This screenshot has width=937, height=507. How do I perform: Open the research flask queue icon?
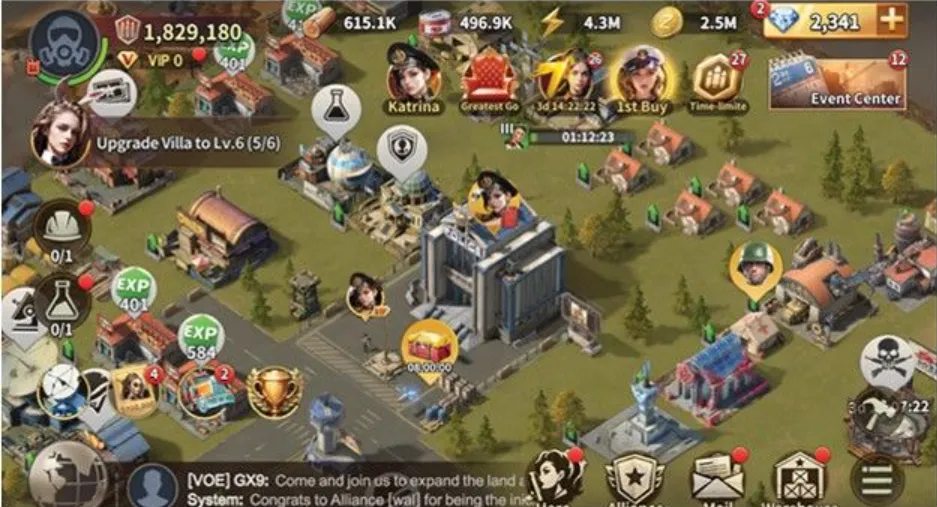pyautogui.click(x=61, y=298)
